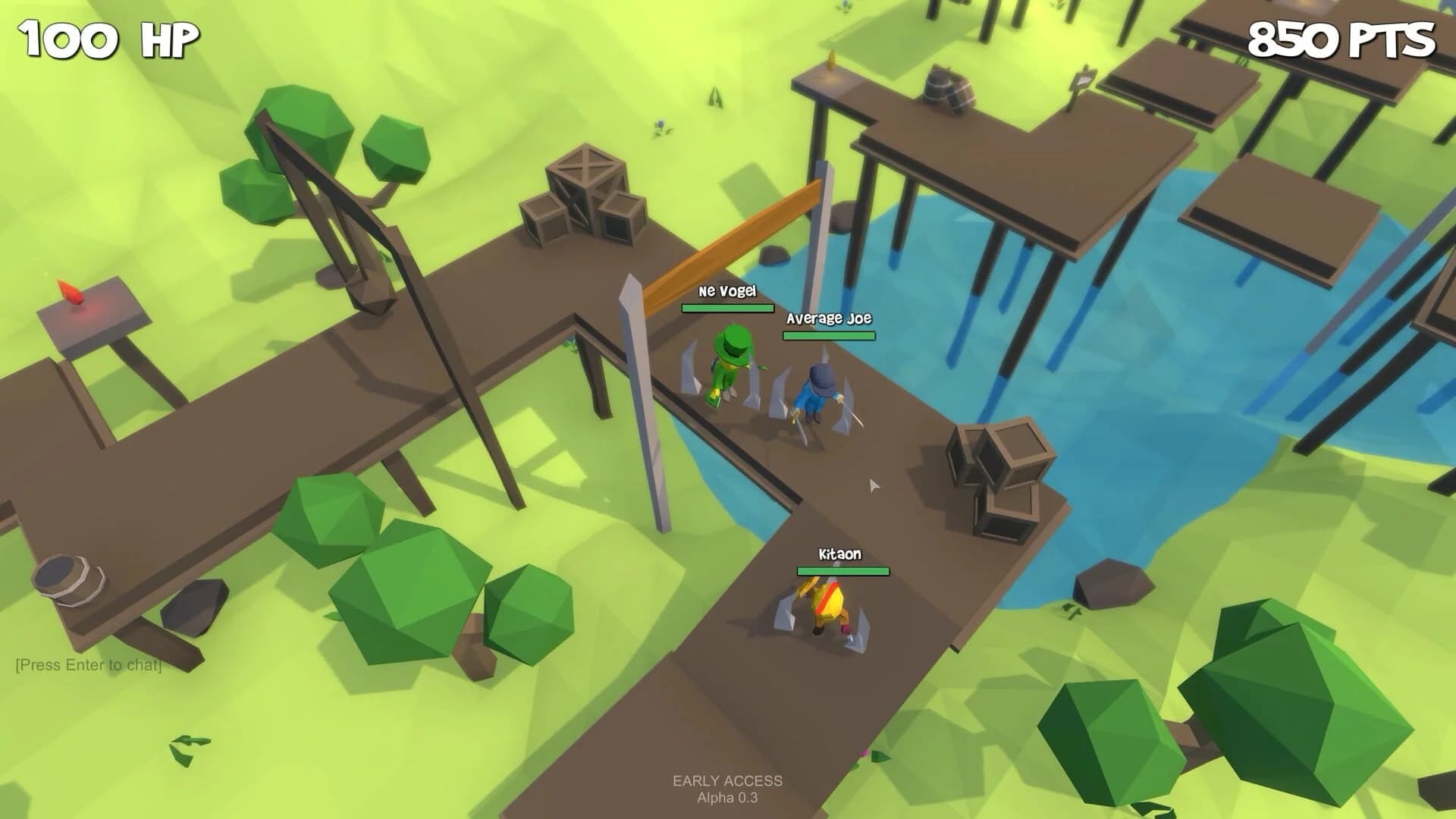Click Kitaon's name label
Viewport: 1456px width, 819px height.
[840, 554]
